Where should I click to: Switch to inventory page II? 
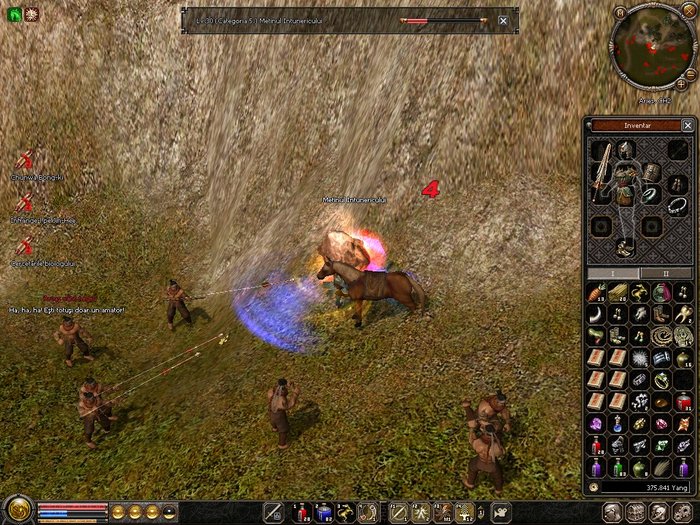[x=666, y=272]
